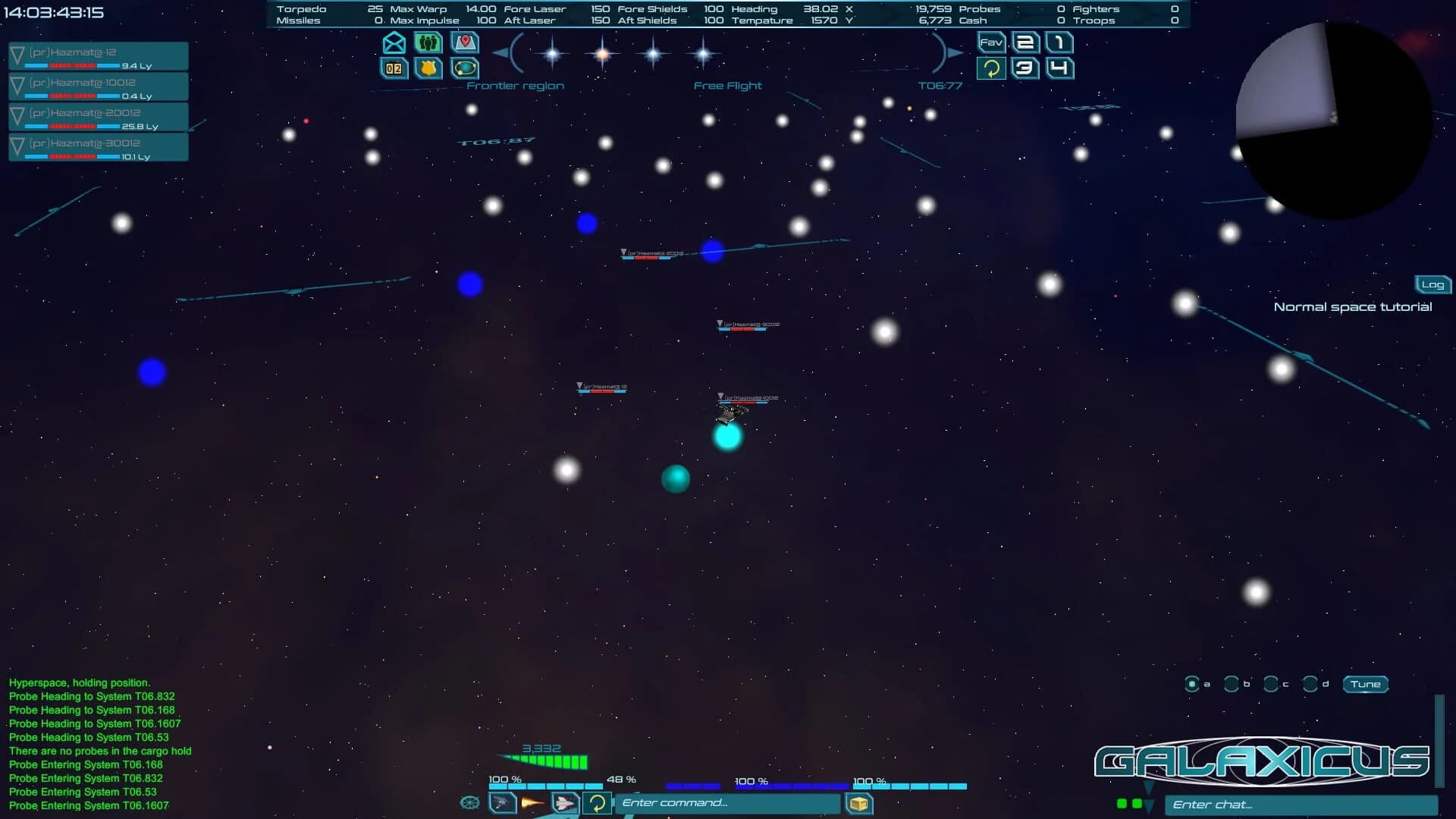Select the ship's wheel icon in bottom toolbar

click(471, 802)
